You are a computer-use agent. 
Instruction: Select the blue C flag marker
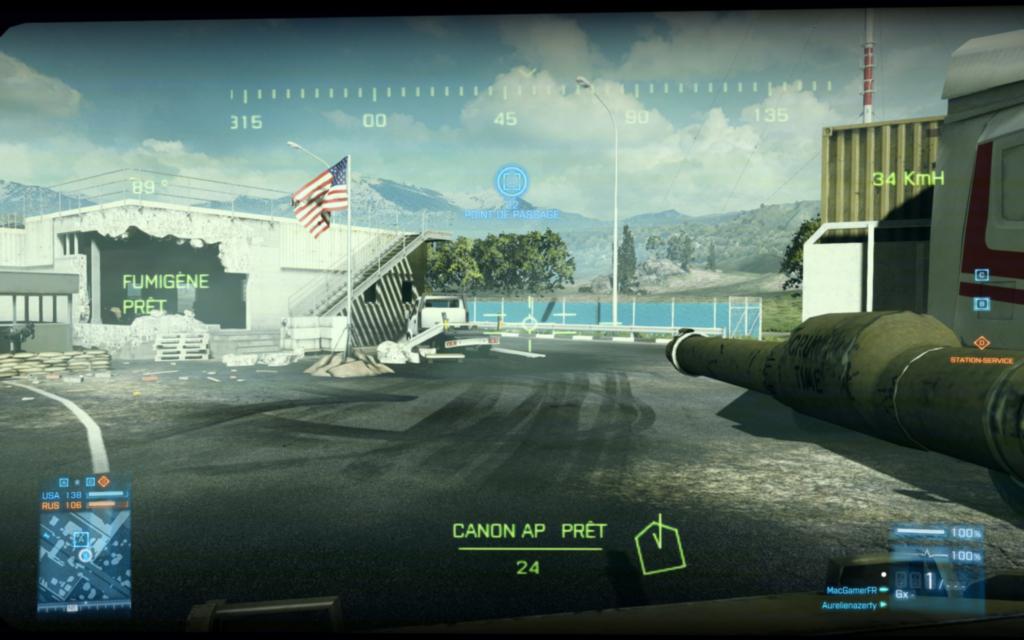click(x=981, y=274)
